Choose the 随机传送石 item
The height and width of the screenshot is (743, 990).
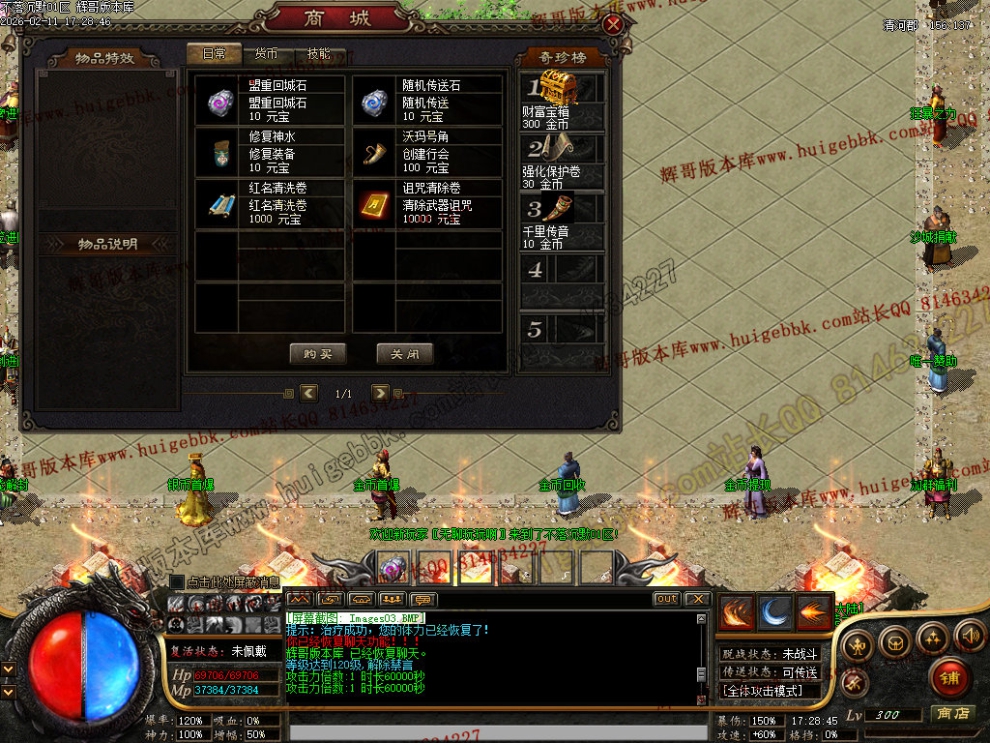[x=426, y=101]
